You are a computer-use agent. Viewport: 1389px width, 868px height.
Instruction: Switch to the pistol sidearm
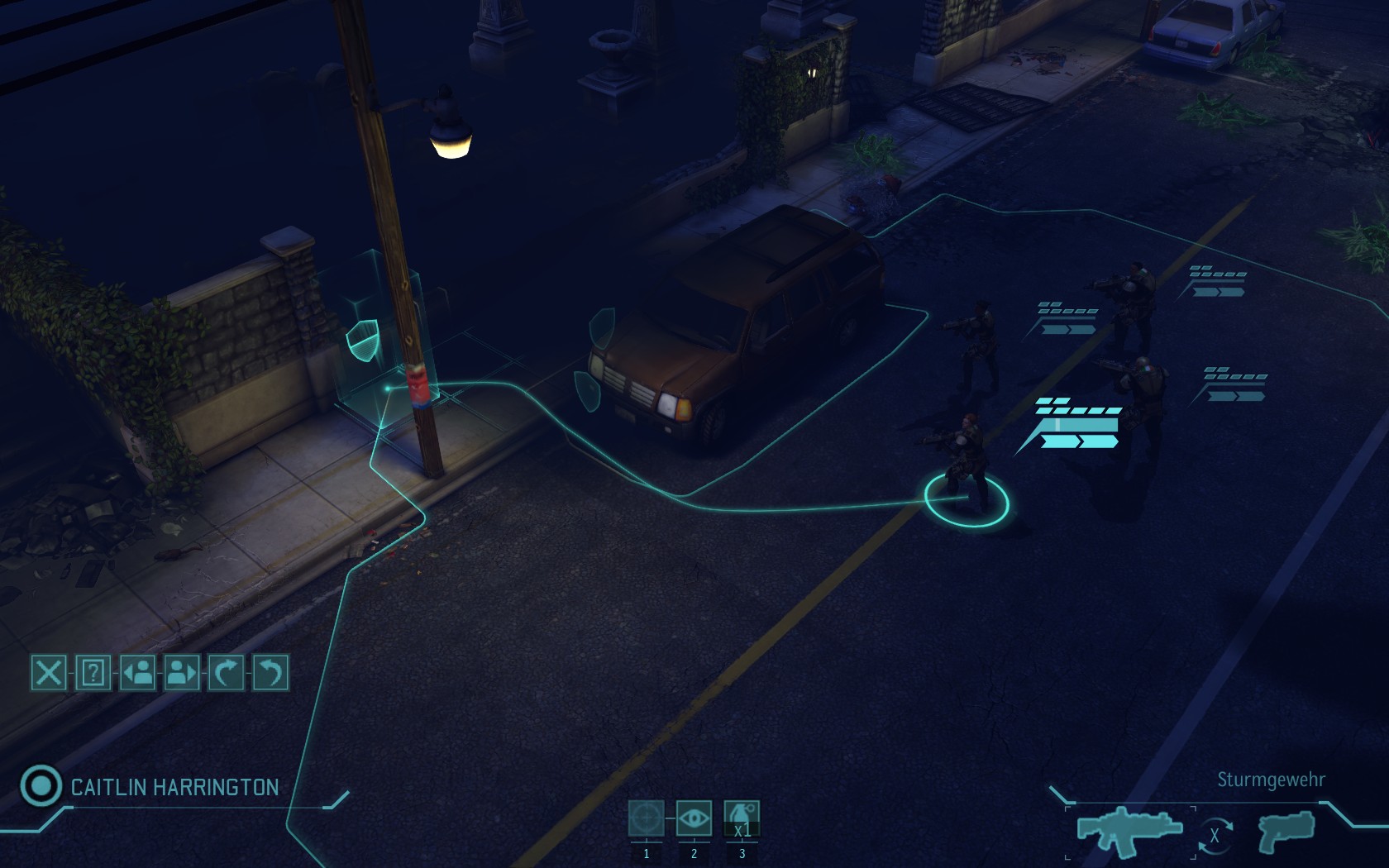[1286, 829]
